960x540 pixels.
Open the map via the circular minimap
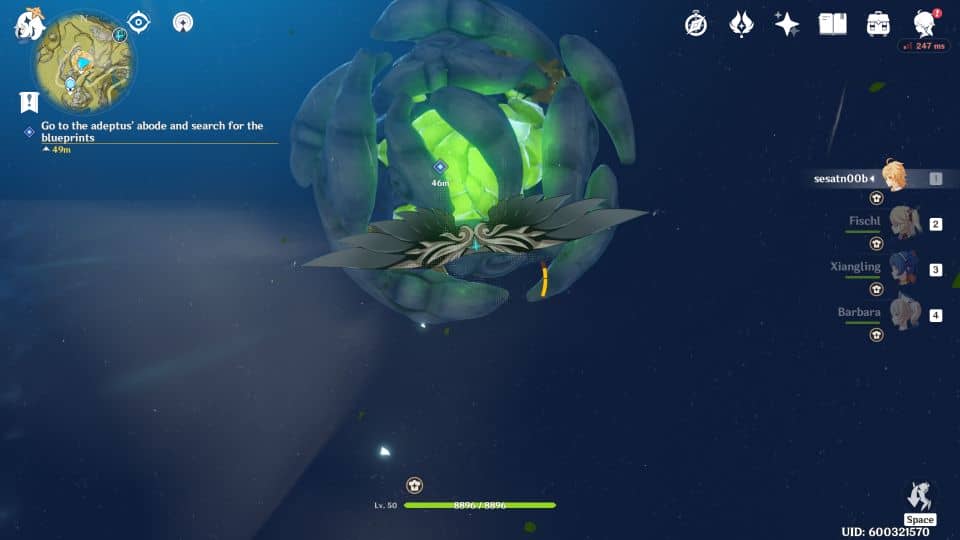coord(84,60)
